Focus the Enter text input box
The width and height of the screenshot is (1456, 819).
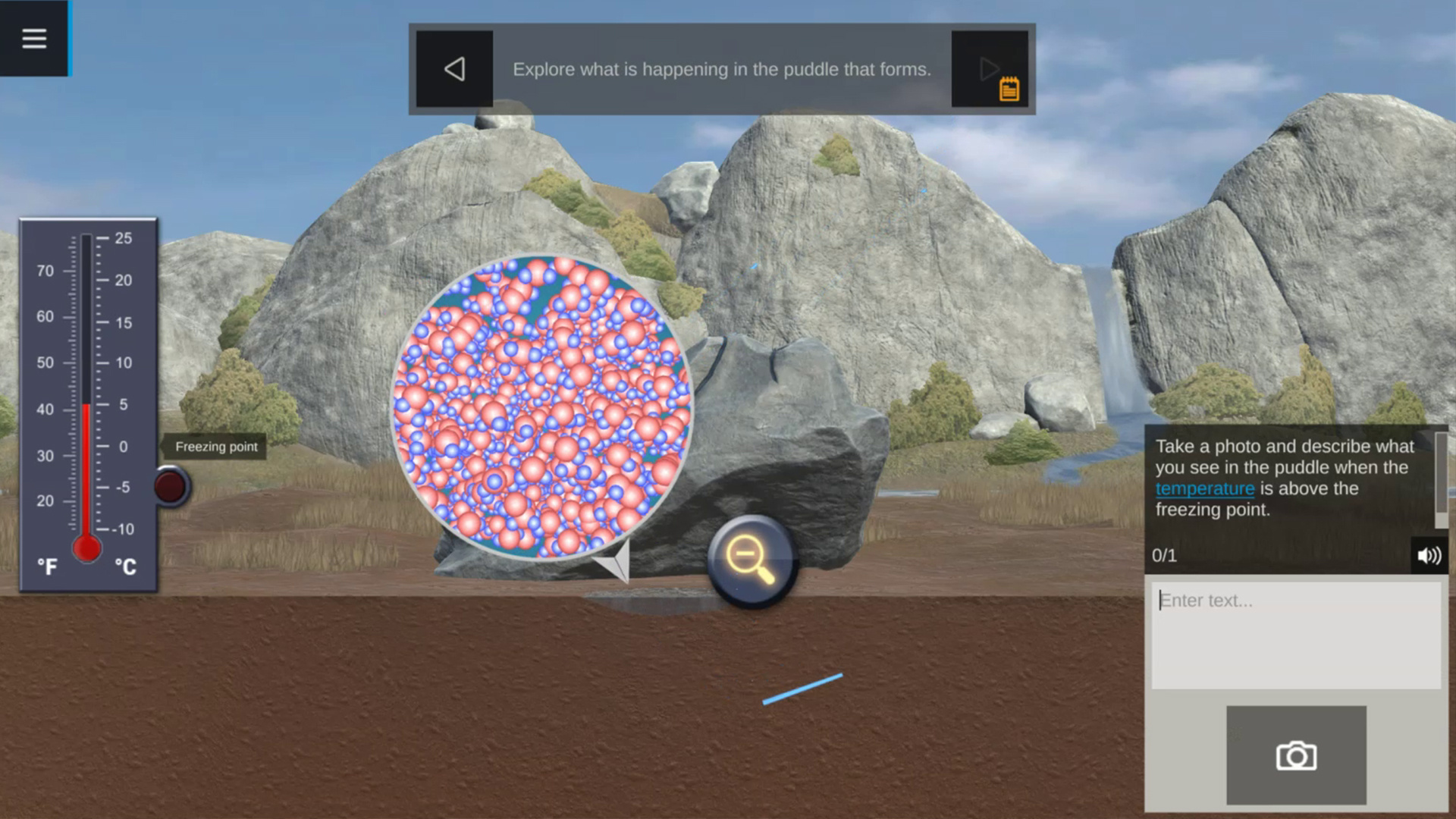(1295, 635)
